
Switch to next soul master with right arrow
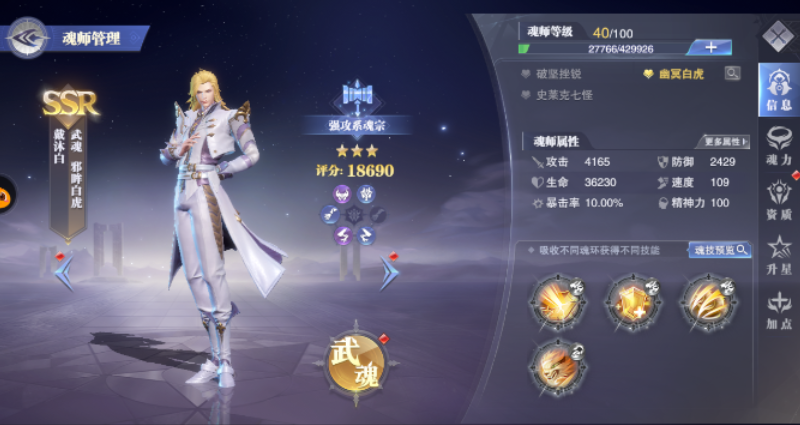pyautogui.click(x=388, y=271)
